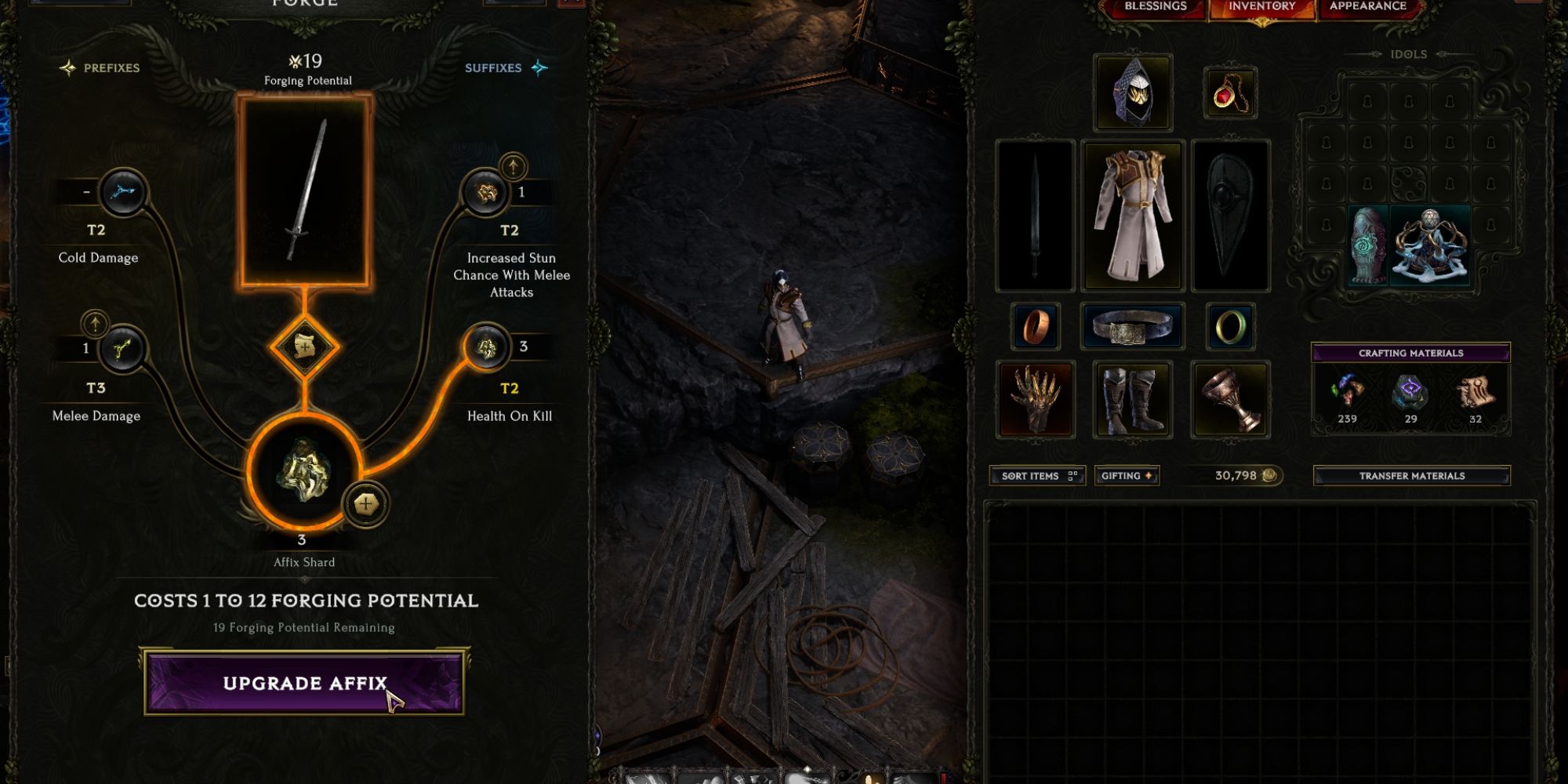1568x784 pixels.
Task: Select the equipped belt slot
Action: click(x=1133, y=326)
